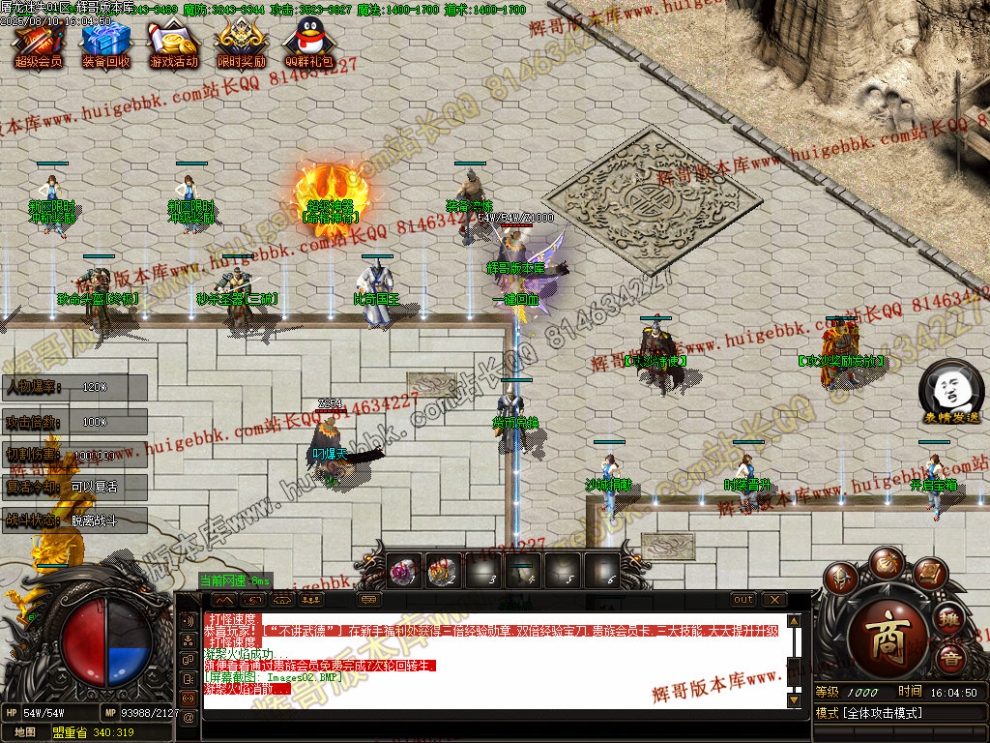The image size is (990, 743).
Task: Claim the QQ群礼包 penguin gift pack
Action: pyautogui.click(x=308, y=45)
